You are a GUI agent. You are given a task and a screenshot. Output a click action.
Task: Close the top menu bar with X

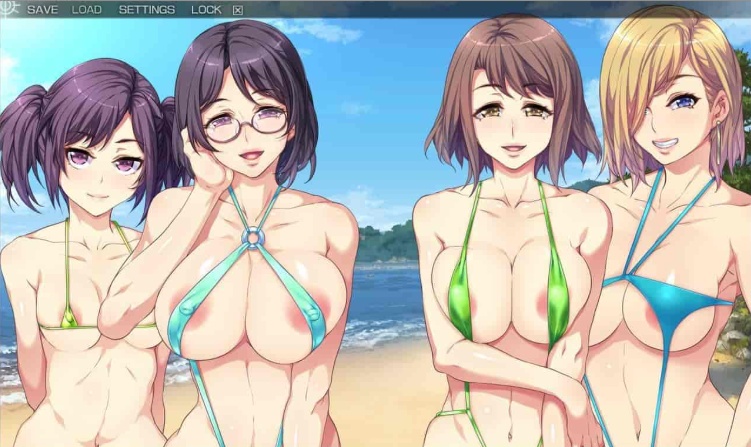237,10
